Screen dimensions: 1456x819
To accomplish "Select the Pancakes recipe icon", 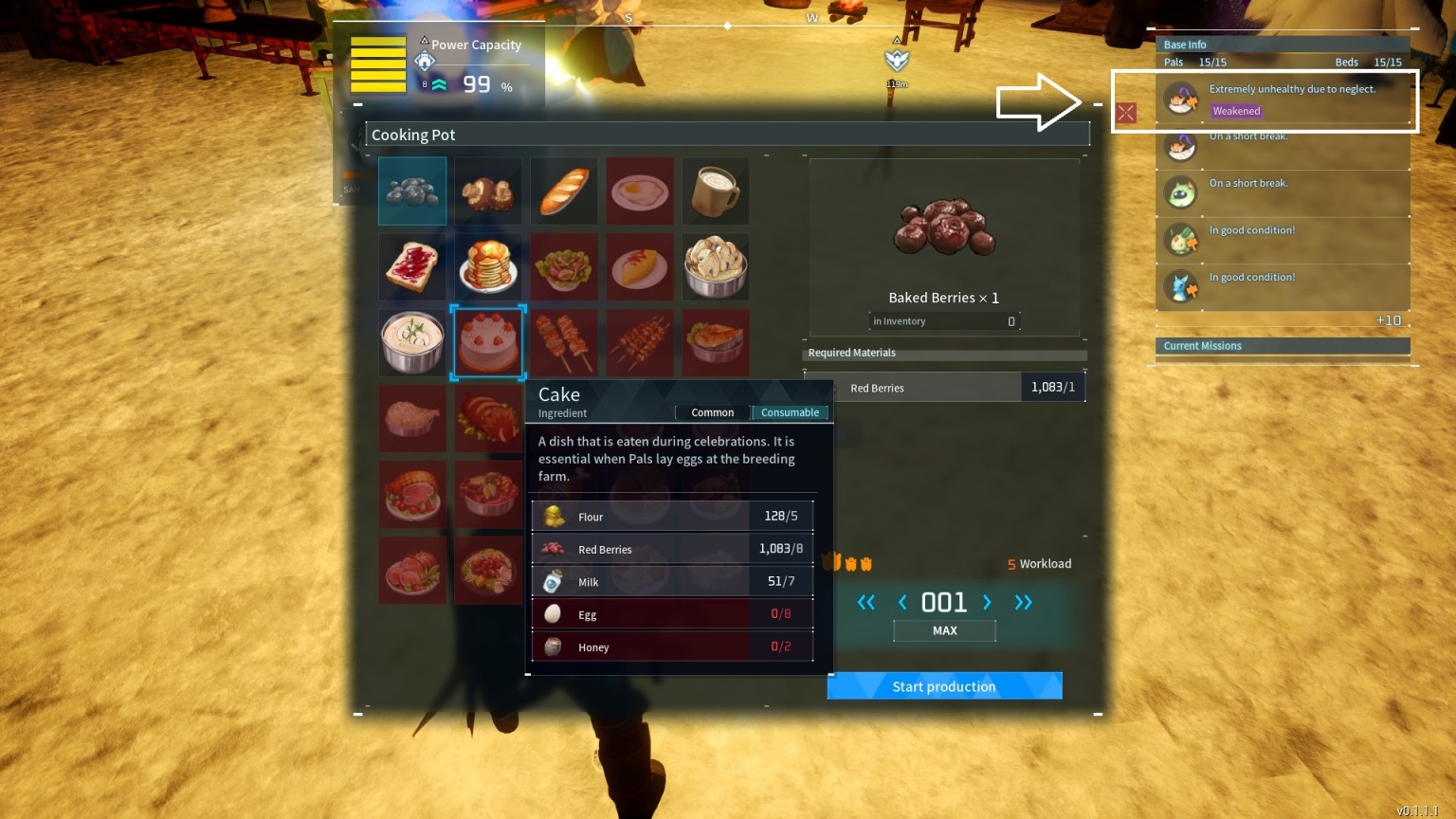I will 488,266.
